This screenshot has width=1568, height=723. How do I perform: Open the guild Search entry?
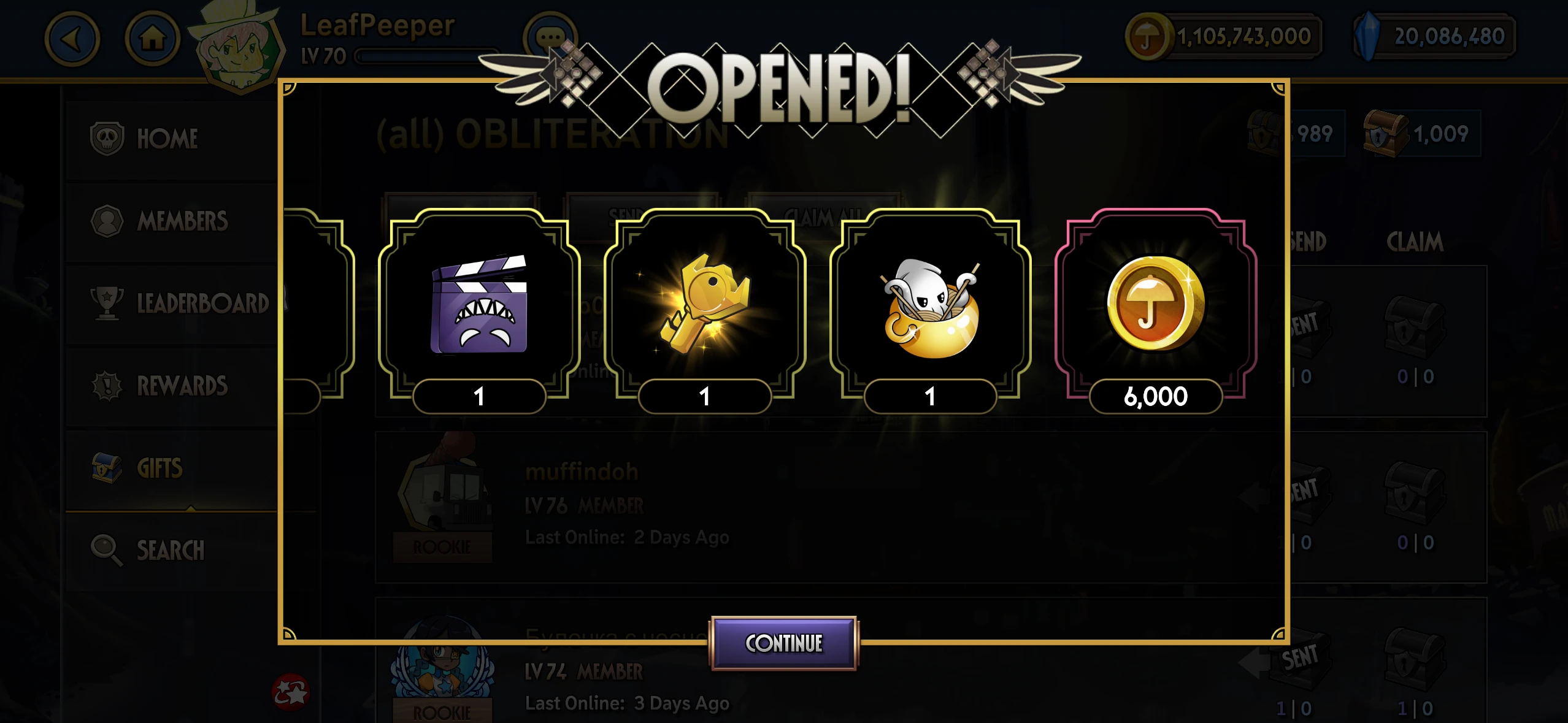171,550
